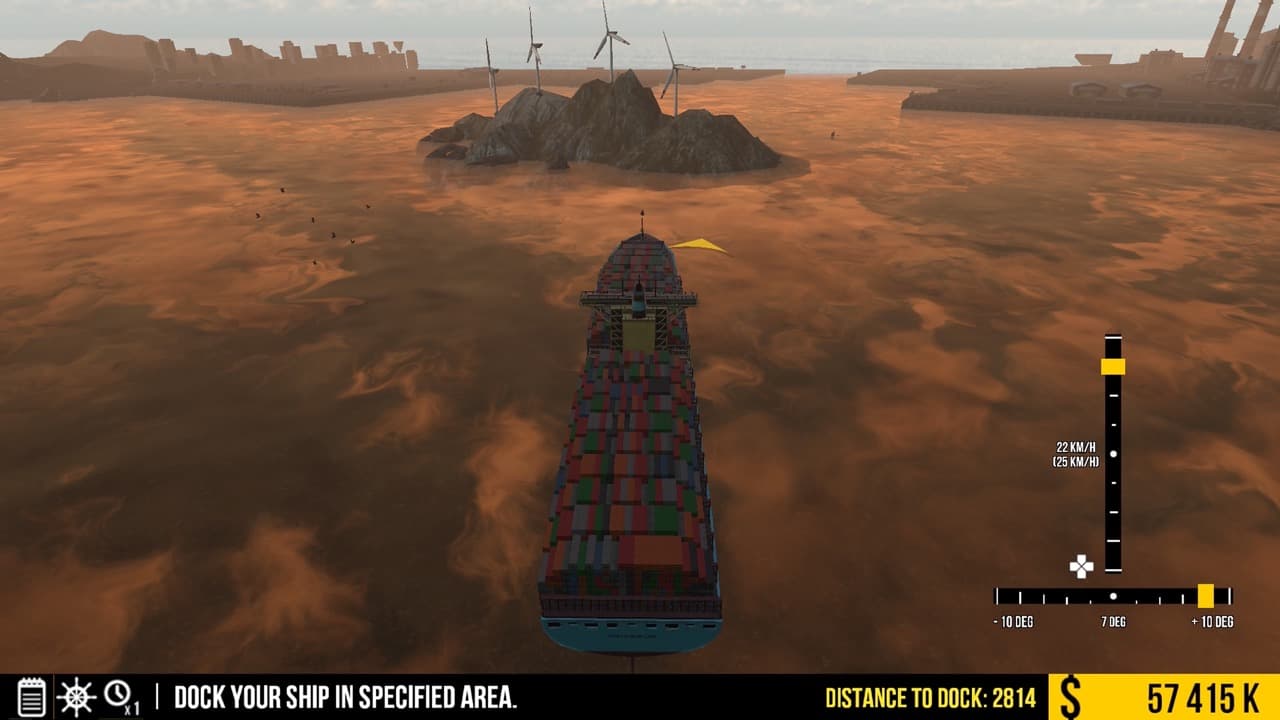Set throttle to the center neutral dot
This screenshot has height=720, width=1280.
(x=1113, y=454)
